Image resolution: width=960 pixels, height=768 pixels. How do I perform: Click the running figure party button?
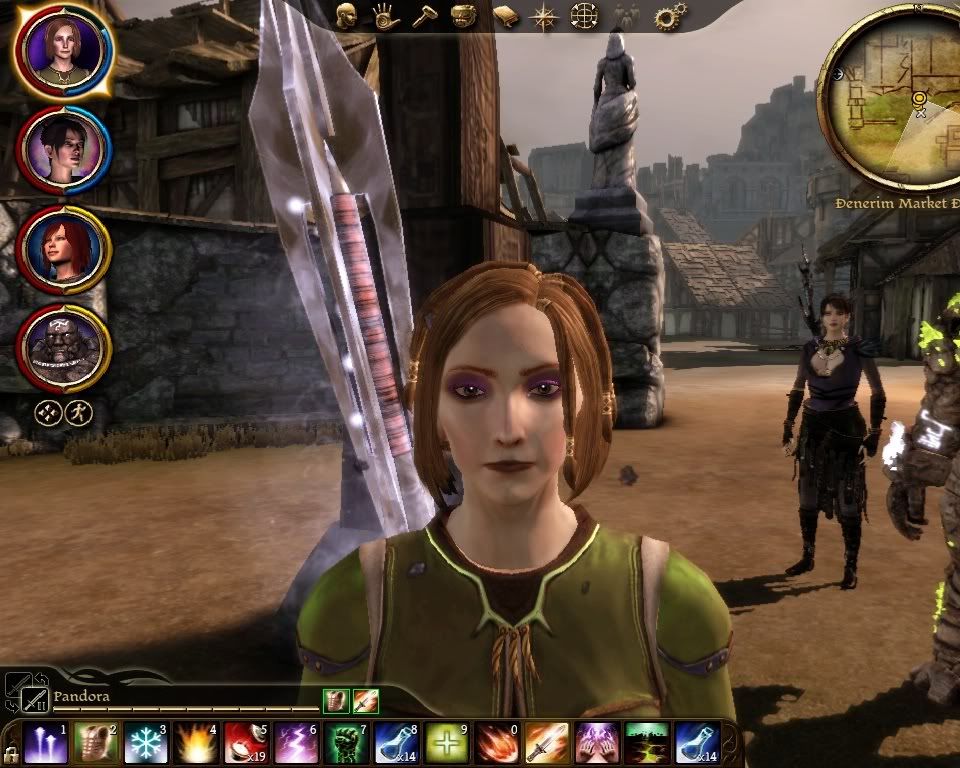click(x=78, y=411)
